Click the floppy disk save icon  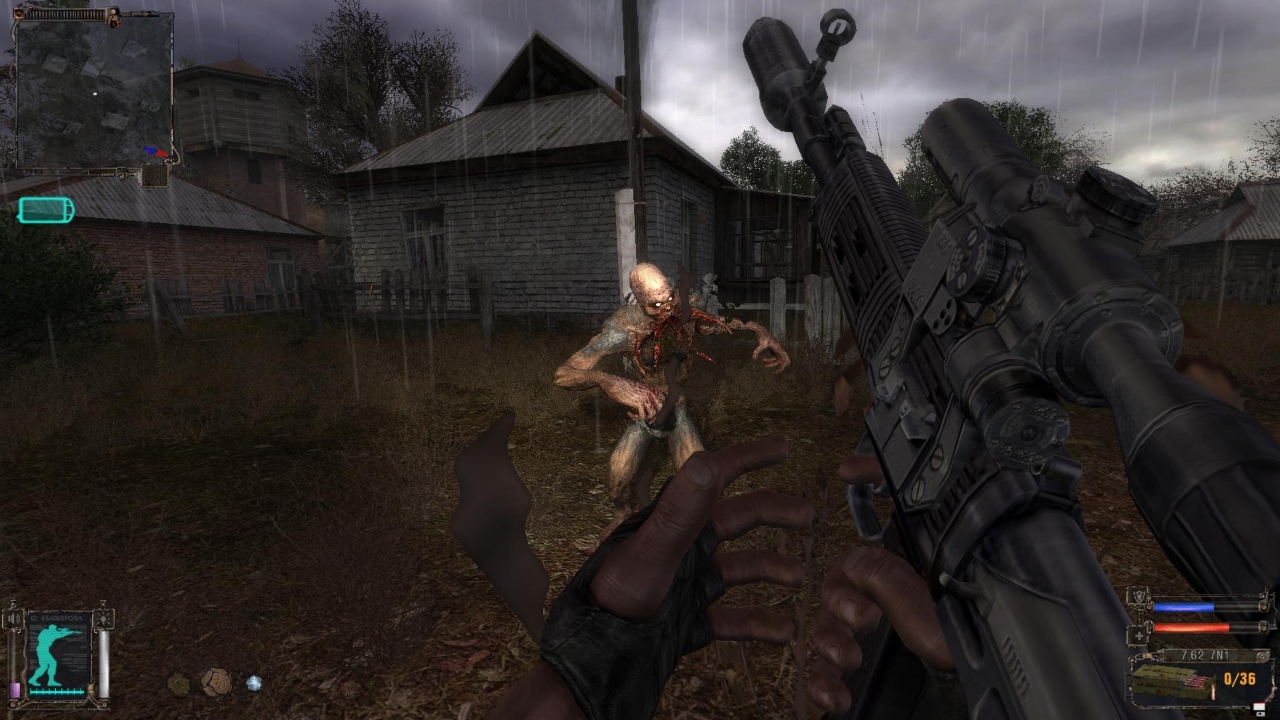pos(1259,709)
